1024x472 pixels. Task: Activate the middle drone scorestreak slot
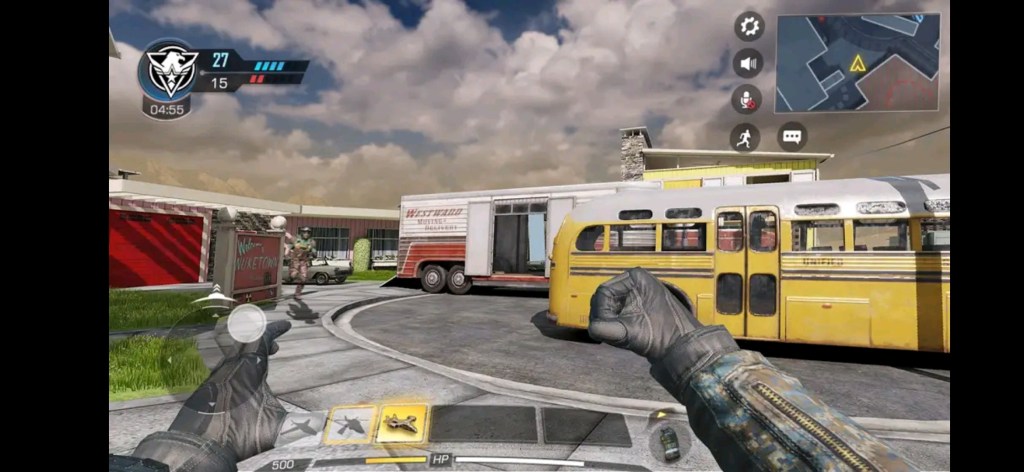coord(351,425)
